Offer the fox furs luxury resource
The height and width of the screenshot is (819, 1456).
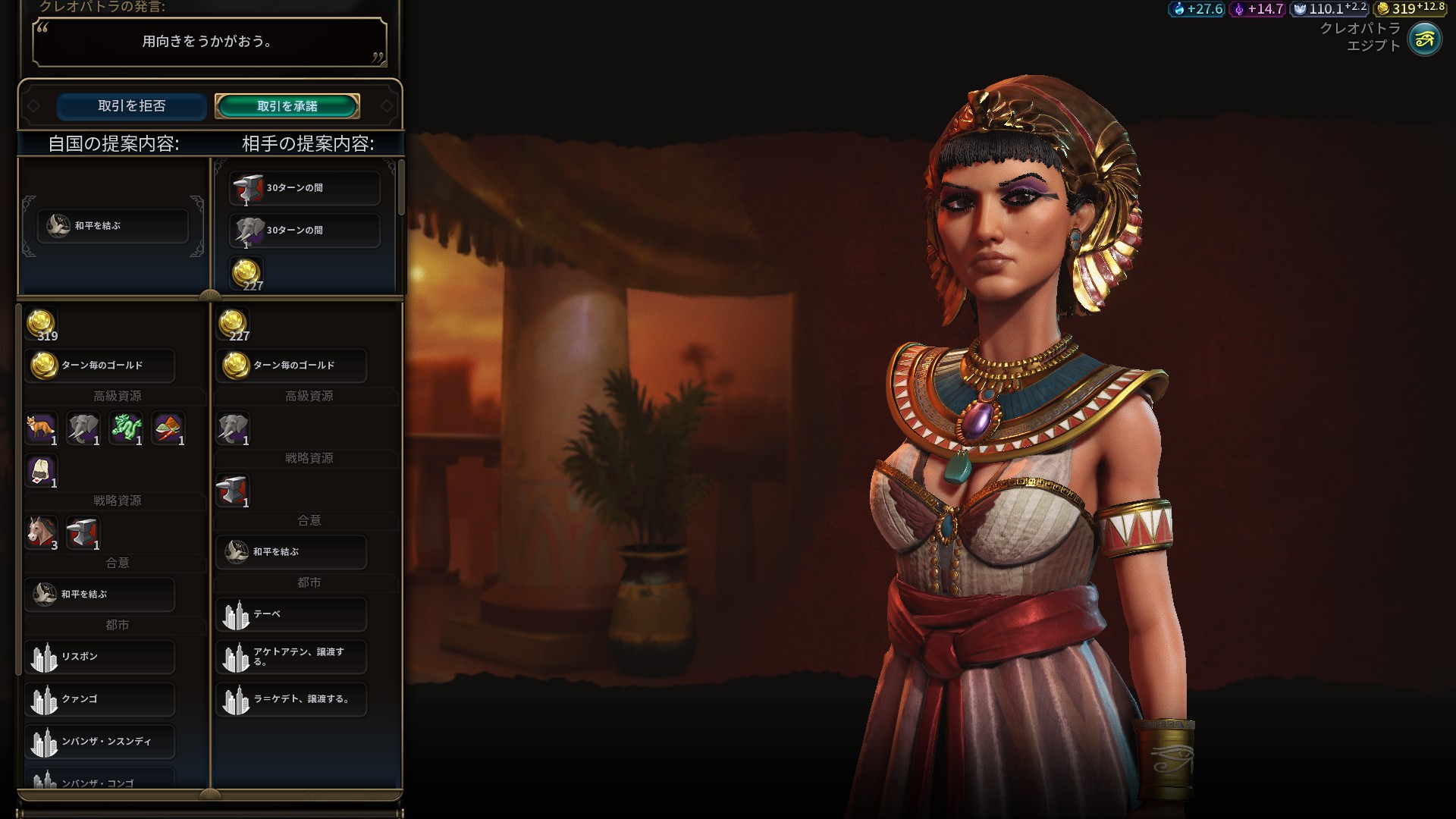pyautogui.click(x=42, y=428)
